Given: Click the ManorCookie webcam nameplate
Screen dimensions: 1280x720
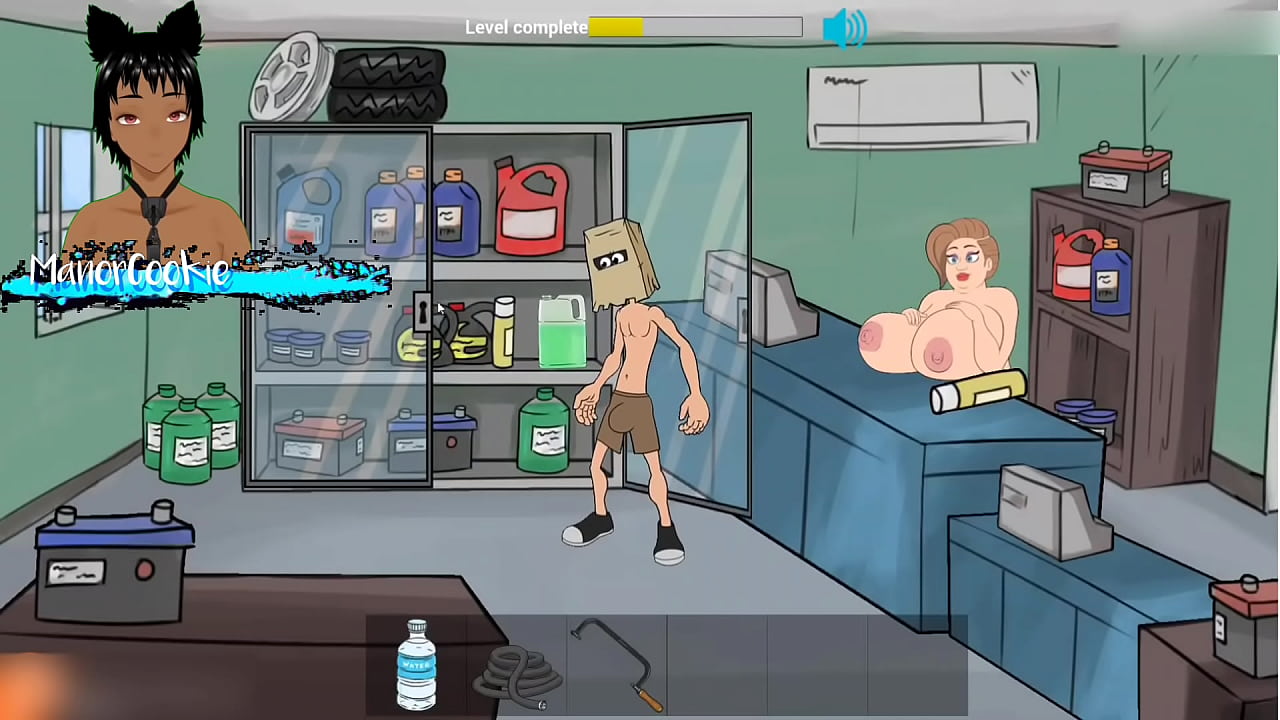Looking at the screenshot, I should coord(130,270).
